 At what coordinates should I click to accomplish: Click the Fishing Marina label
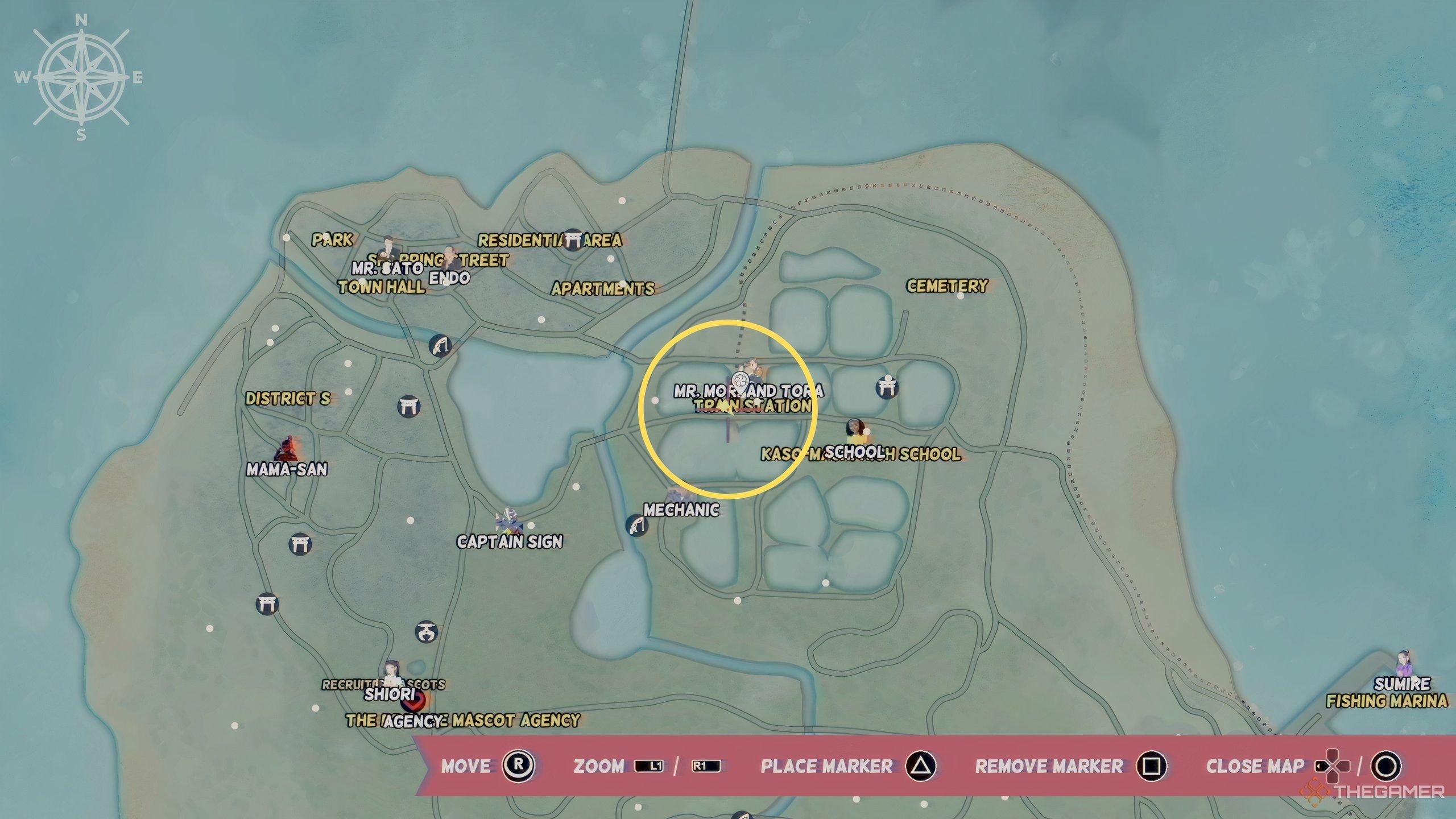point(1387,701)
